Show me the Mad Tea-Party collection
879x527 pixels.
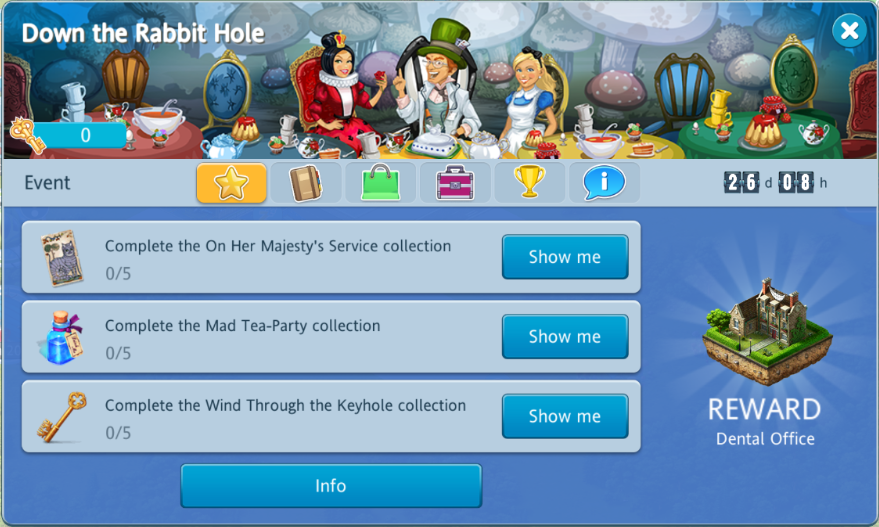(564, 337)
